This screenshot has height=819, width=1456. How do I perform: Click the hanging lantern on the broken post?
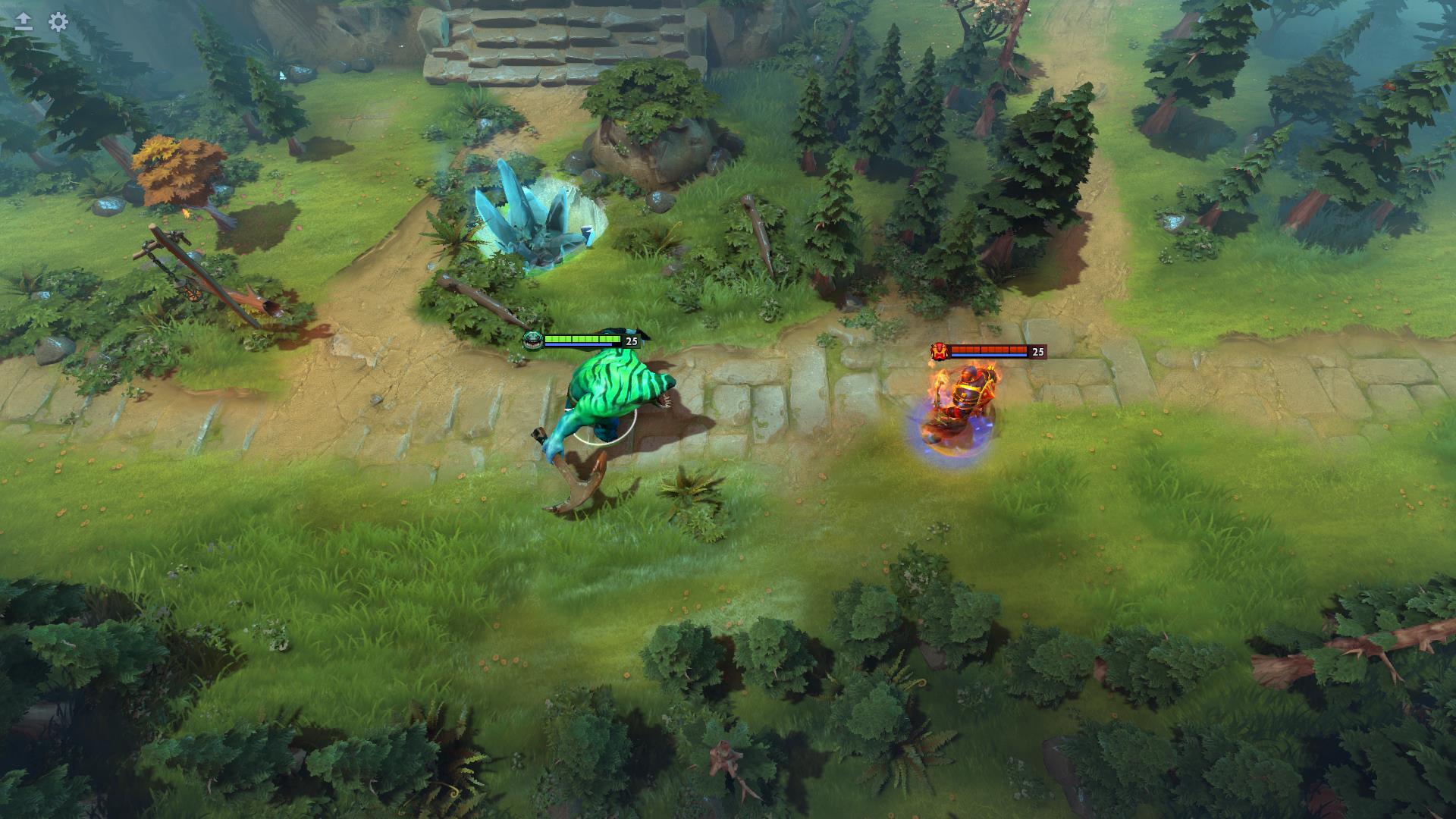pos(191,296)
